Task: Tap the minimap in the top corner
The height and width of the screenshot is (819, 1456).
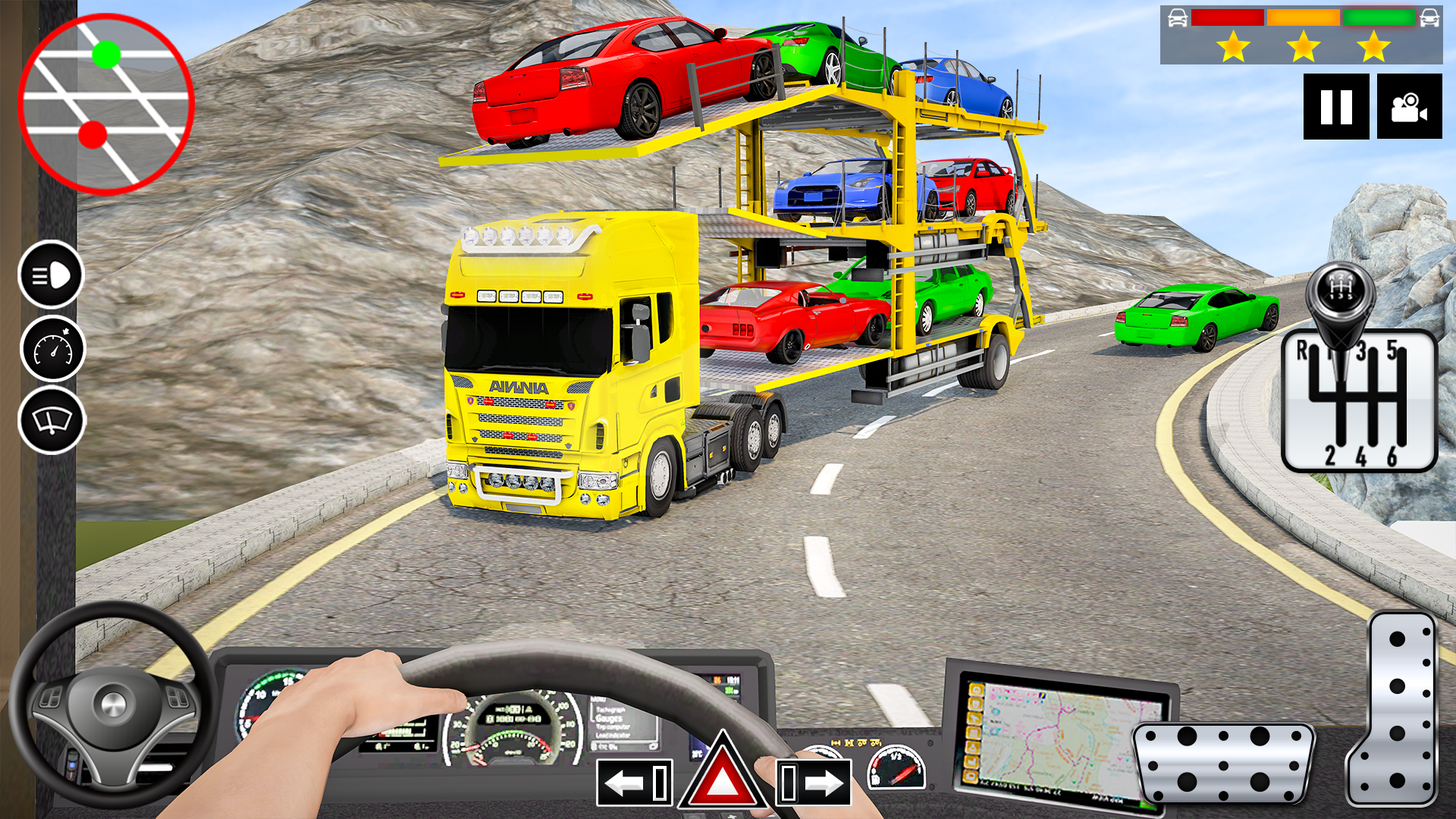Action: click(106, 99)
